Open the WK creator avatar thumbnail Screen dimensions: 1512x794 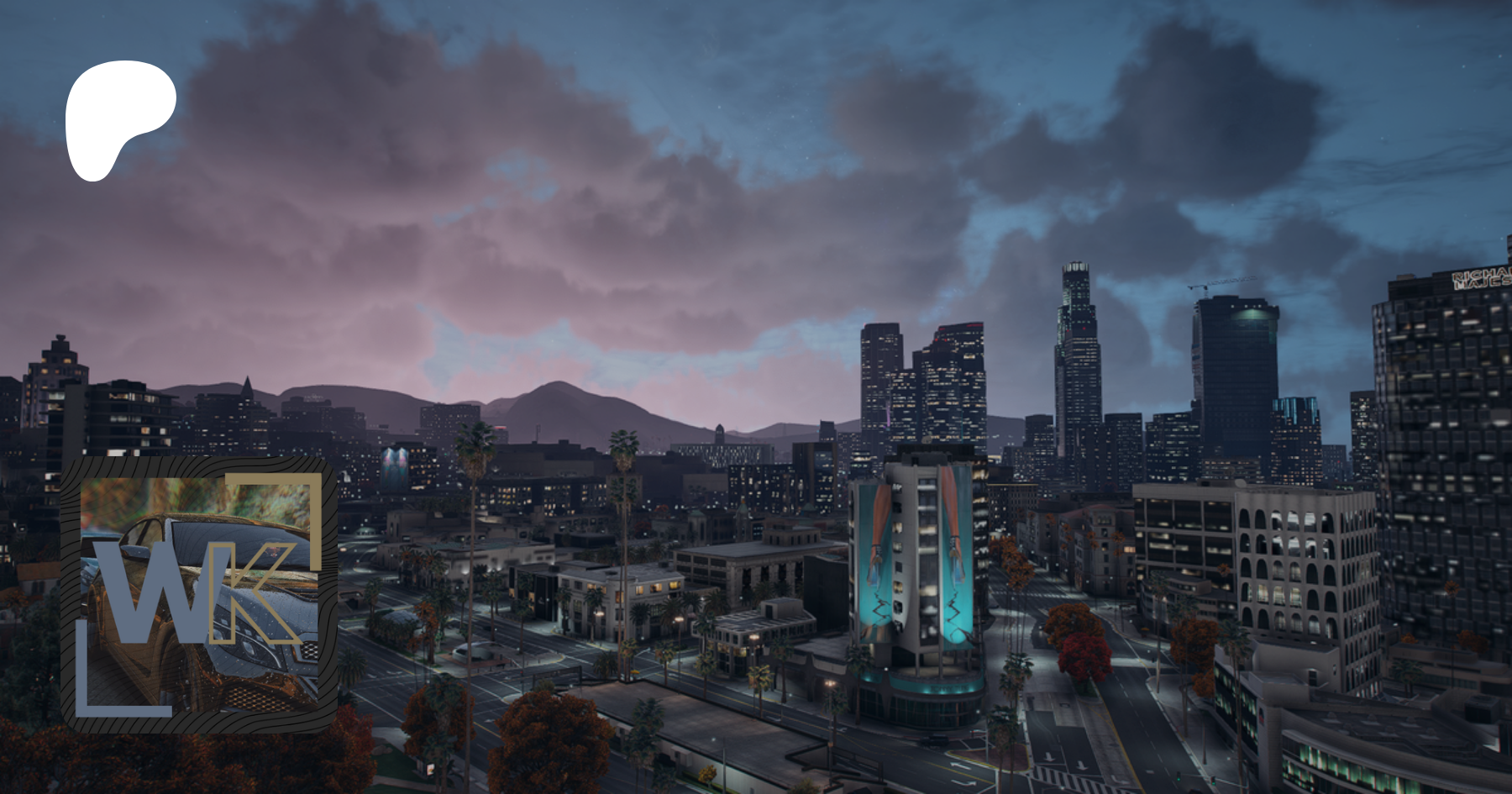(x=199, y=595)
